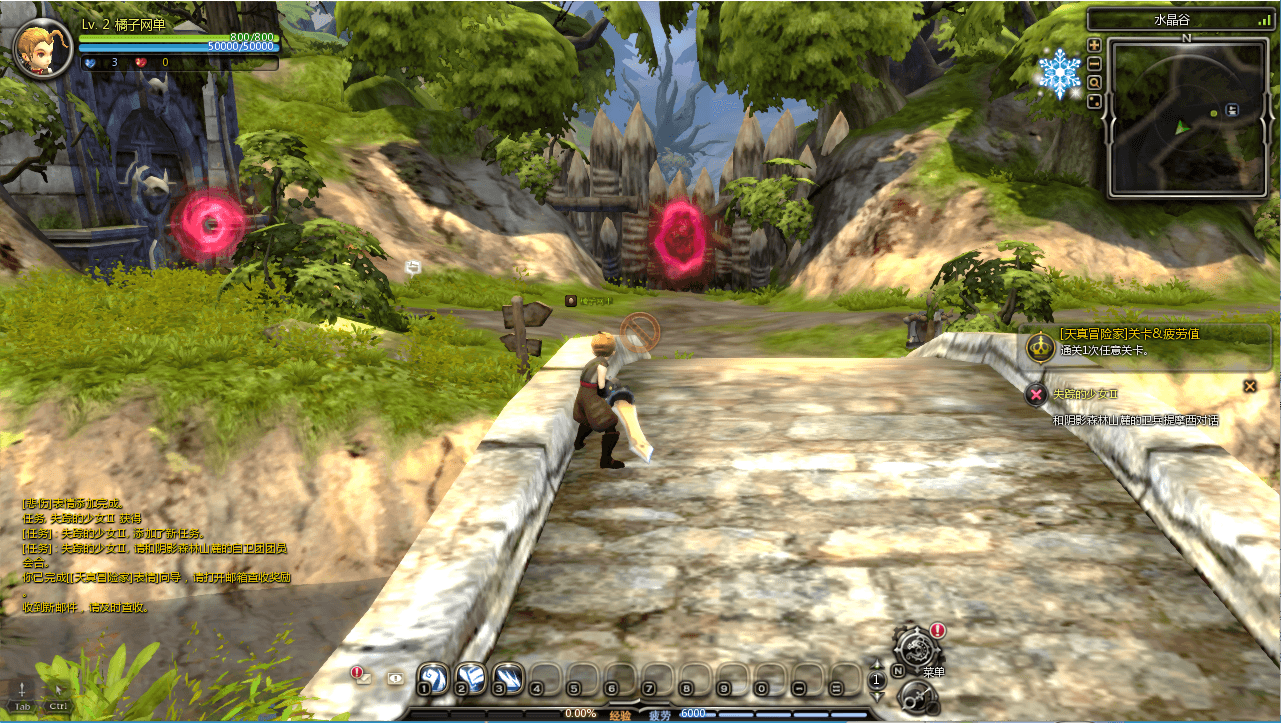Close the quest tracker with the orange X
The width and height of the screenshot is (1281, 723).
pyautogui.click(x=1249, y=386)
